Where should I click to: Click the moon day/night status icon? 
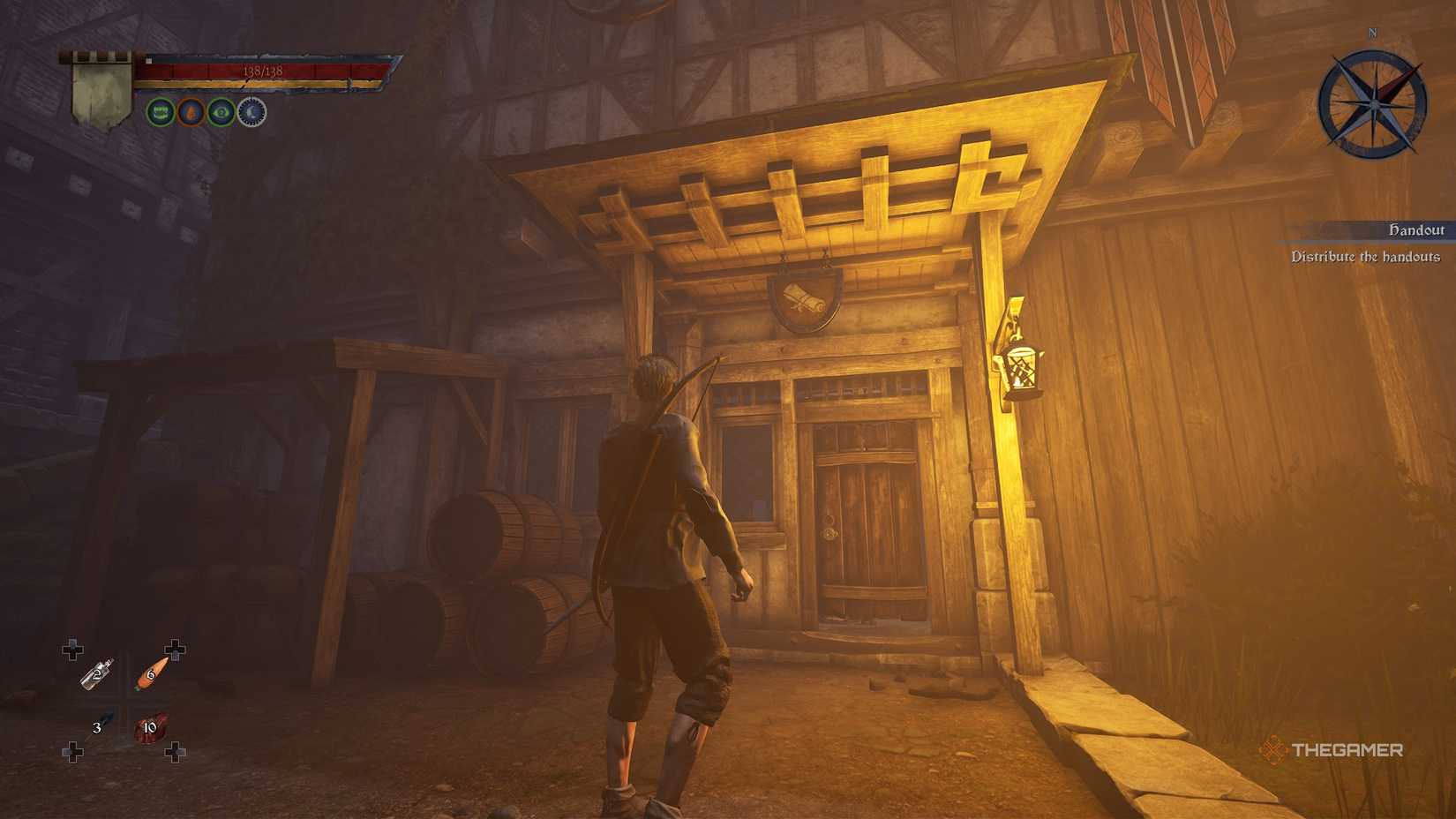click(252, 112)
